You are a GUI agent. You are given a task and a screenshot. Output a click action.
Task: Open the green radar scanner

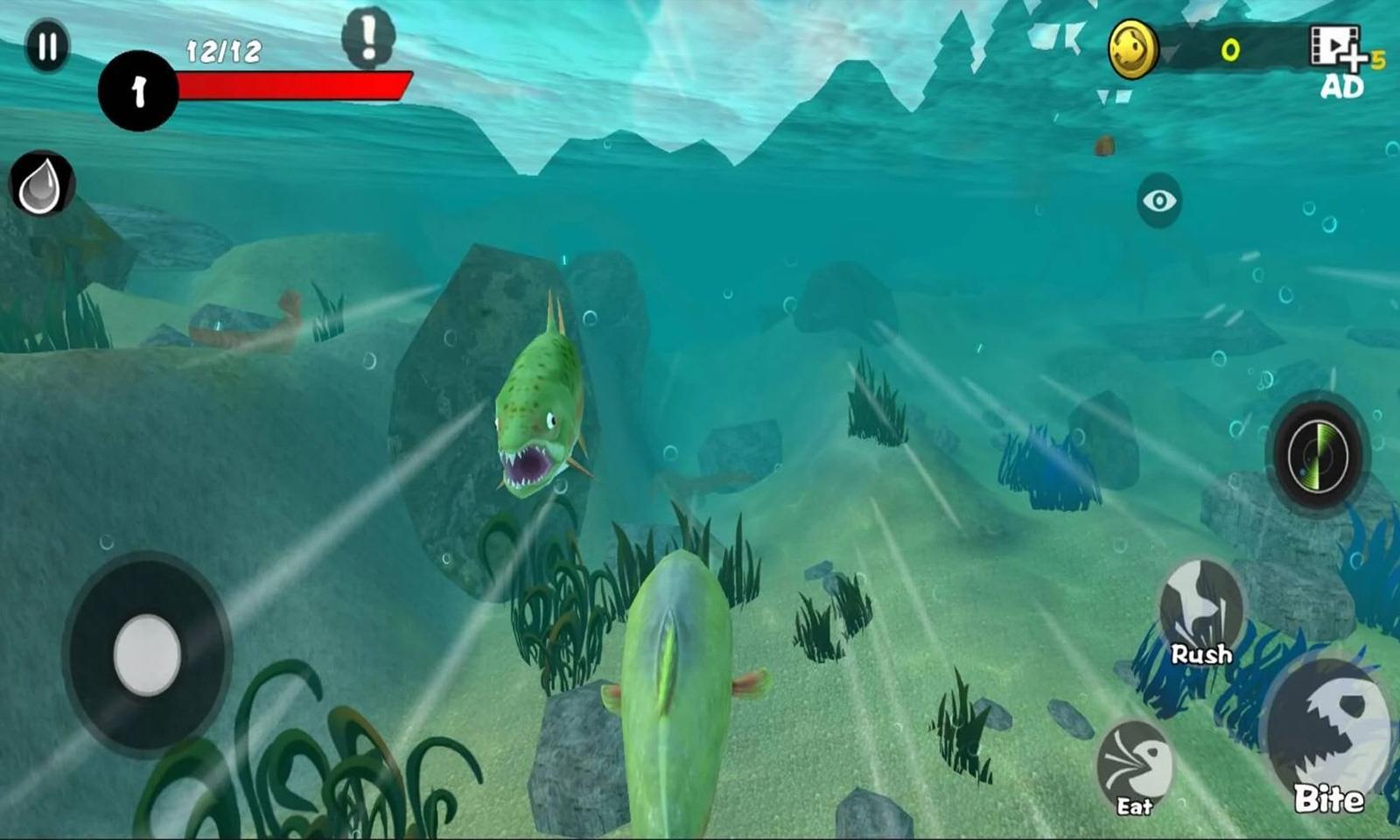tap(1318, 454)
